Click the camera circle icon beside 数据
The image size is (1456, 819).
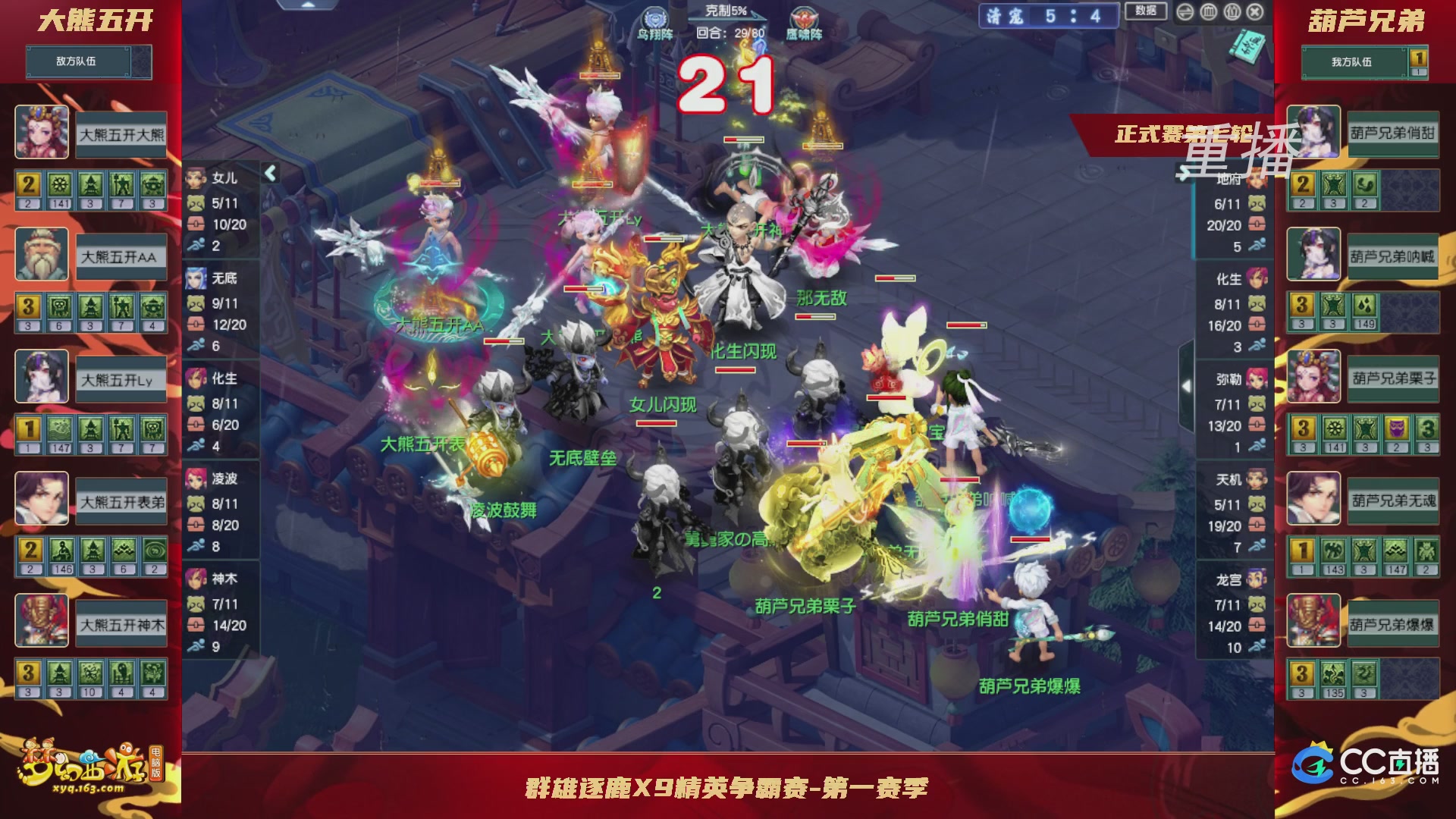coord(1185,12)
